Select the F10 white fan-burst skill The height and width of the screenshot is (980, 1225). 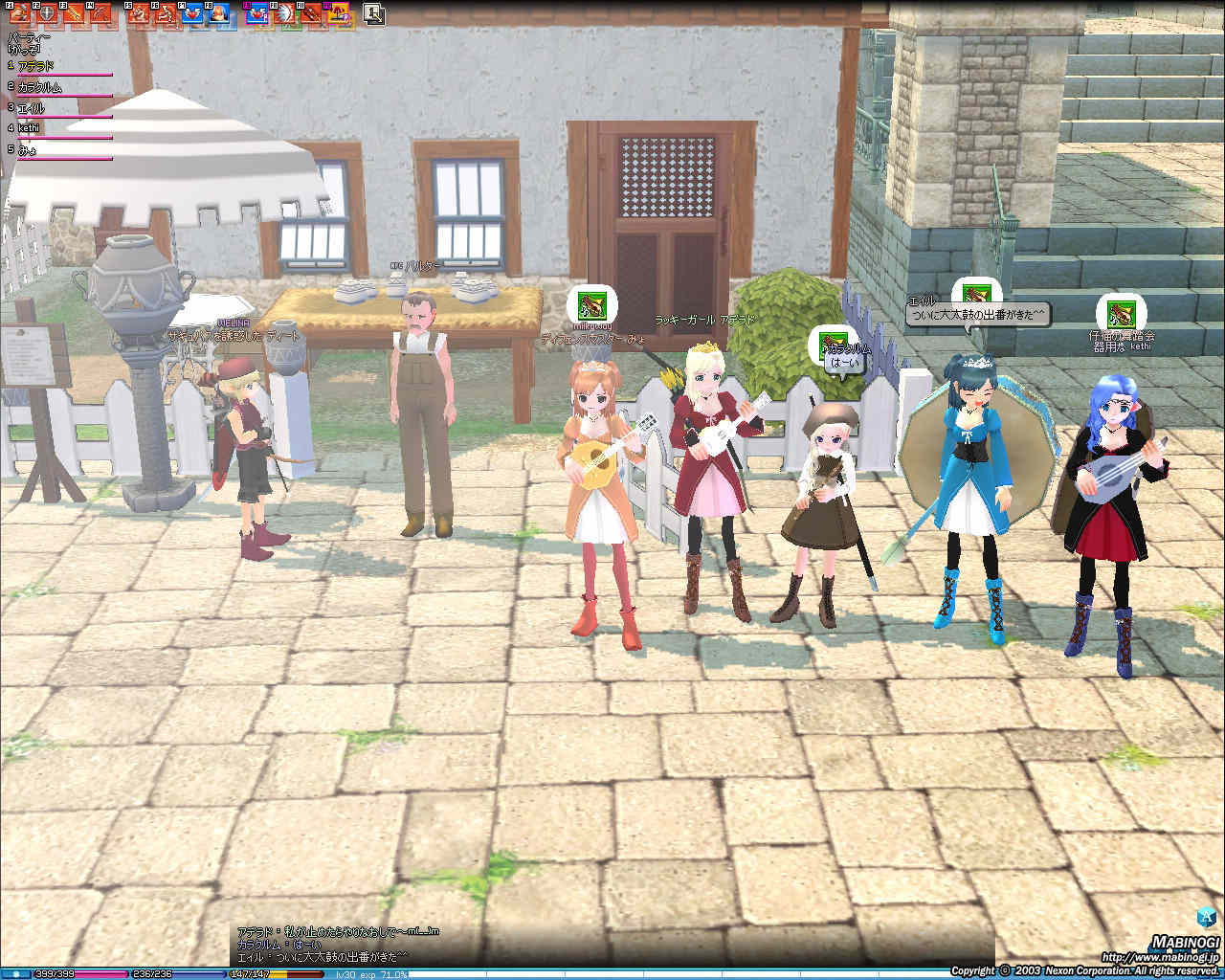pos(284,13)
